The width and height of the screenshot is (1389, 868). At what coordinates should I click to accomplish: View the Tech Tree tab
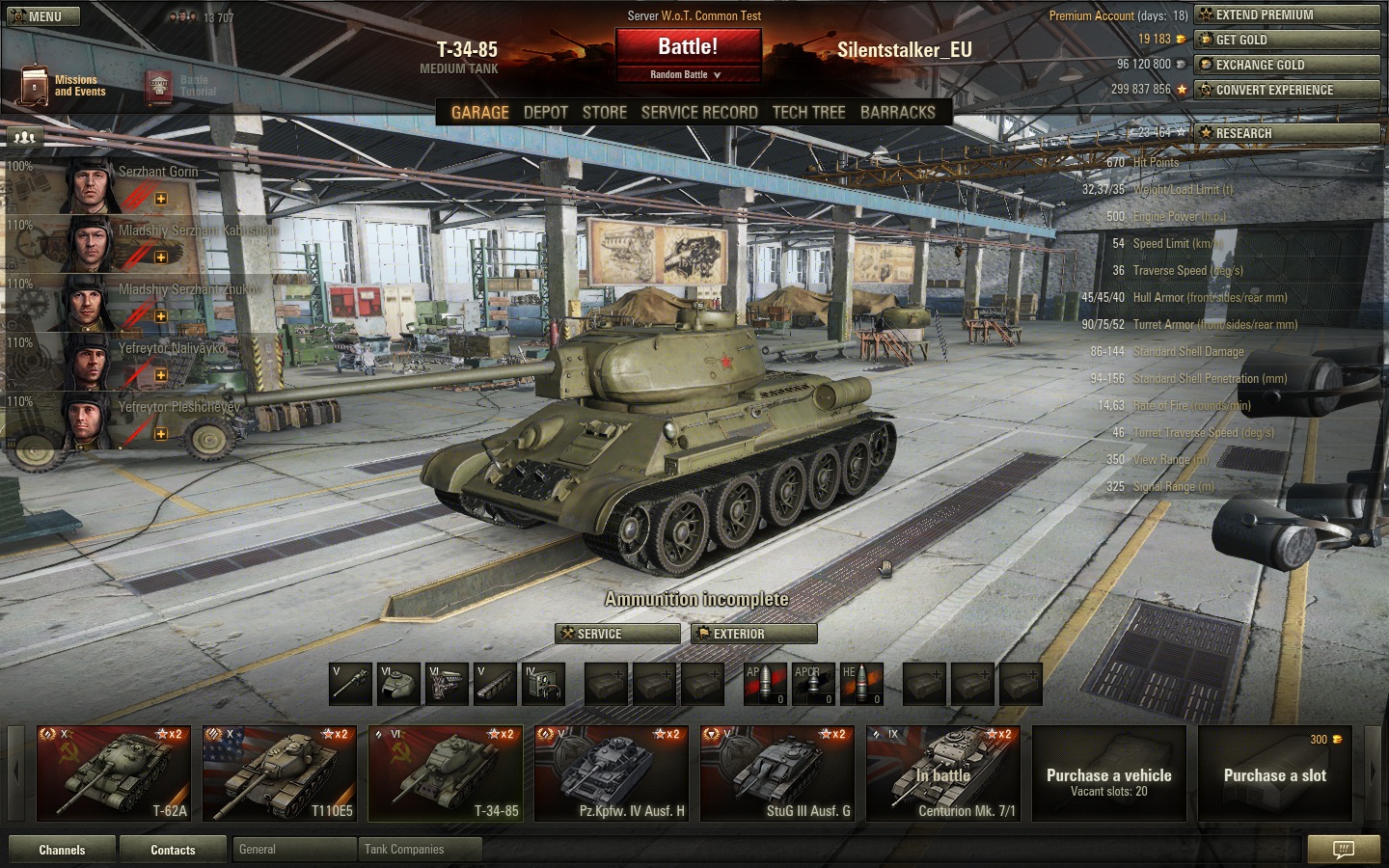click(808, 112)
